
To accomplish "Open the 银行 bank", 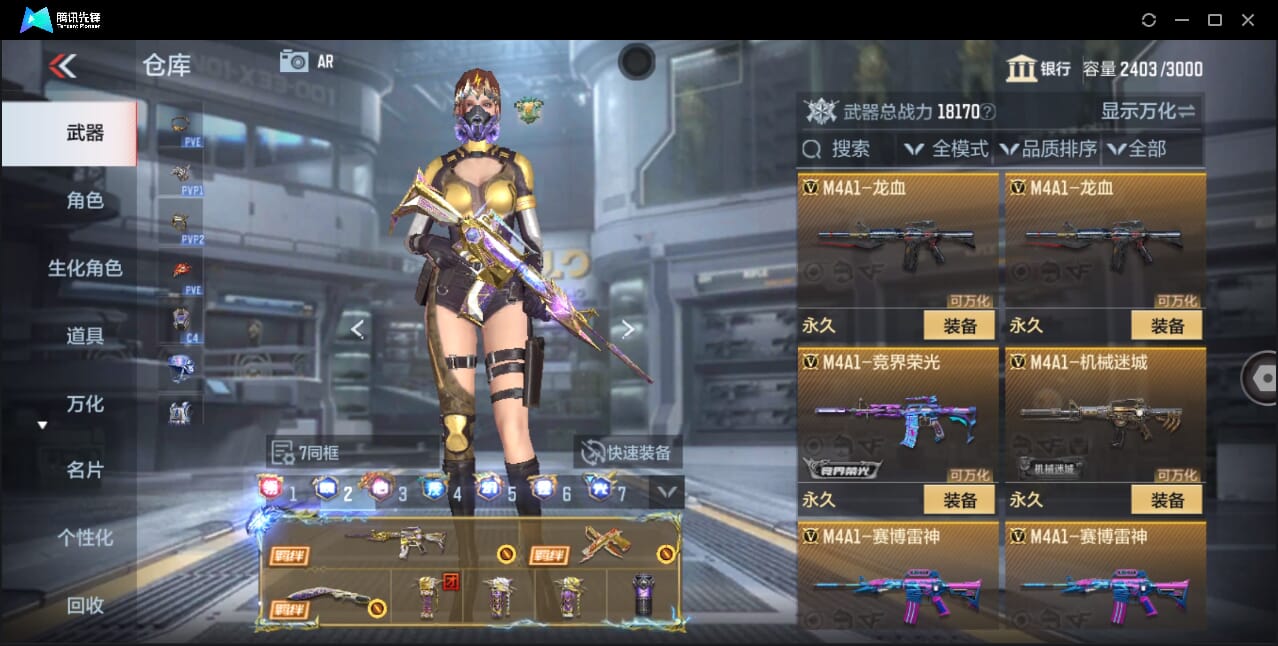I will [1038, 68].
